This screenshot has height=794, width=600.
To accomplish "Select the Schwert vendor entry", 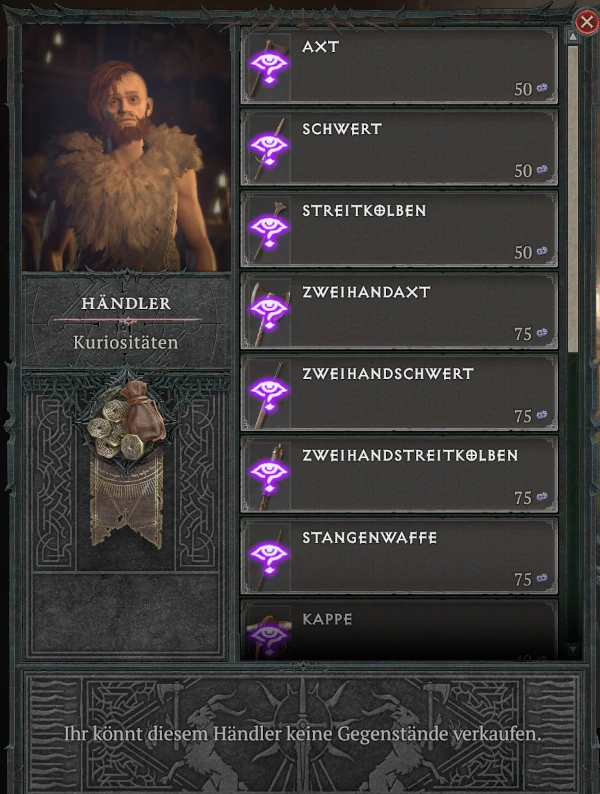I will [399, 147].
